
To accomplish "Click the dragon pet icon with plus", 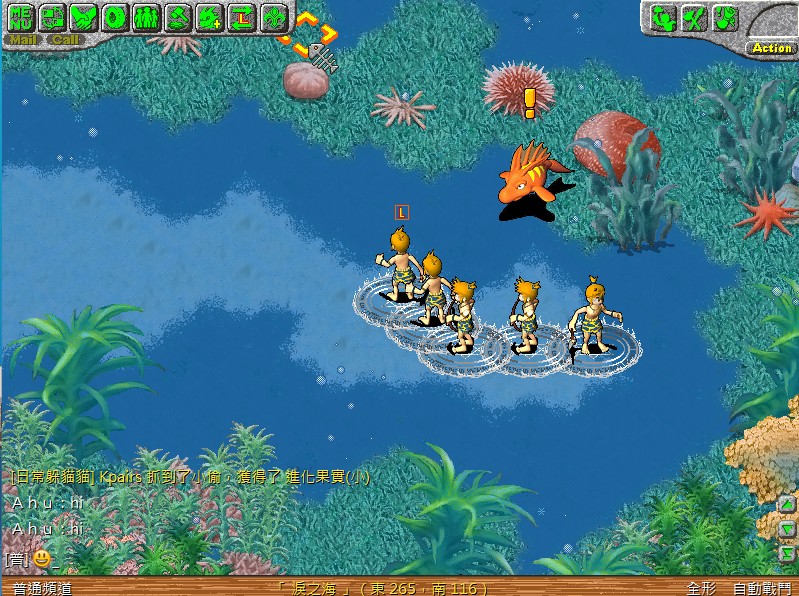I will point(208,17).
